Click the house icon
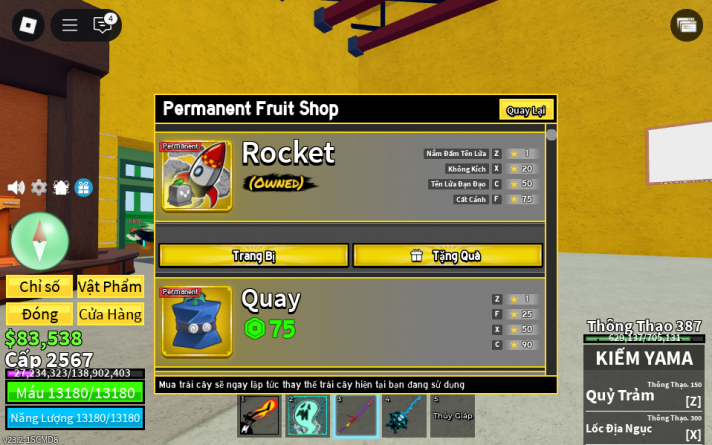The image size is (712, 445). pyautogui.click(x=61, y=187)
